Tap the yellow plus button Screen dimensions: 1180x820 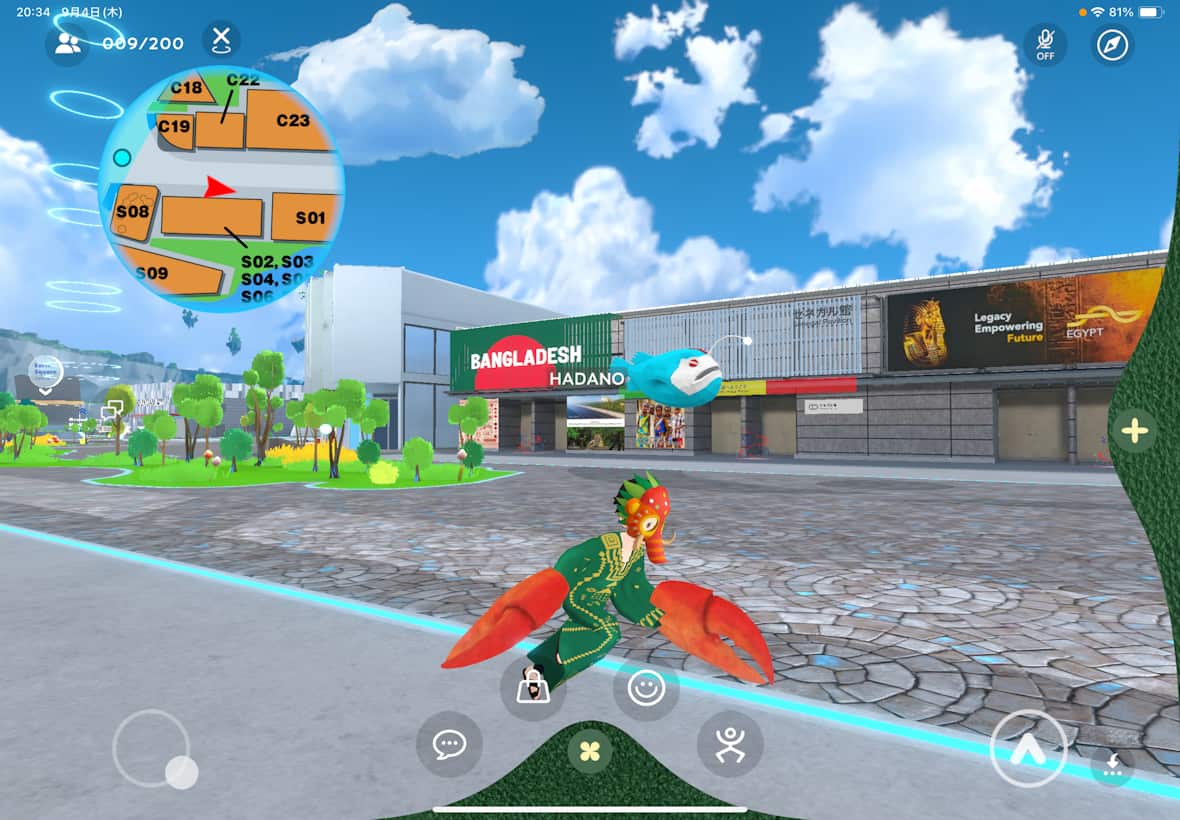(x=1134, y=431)
